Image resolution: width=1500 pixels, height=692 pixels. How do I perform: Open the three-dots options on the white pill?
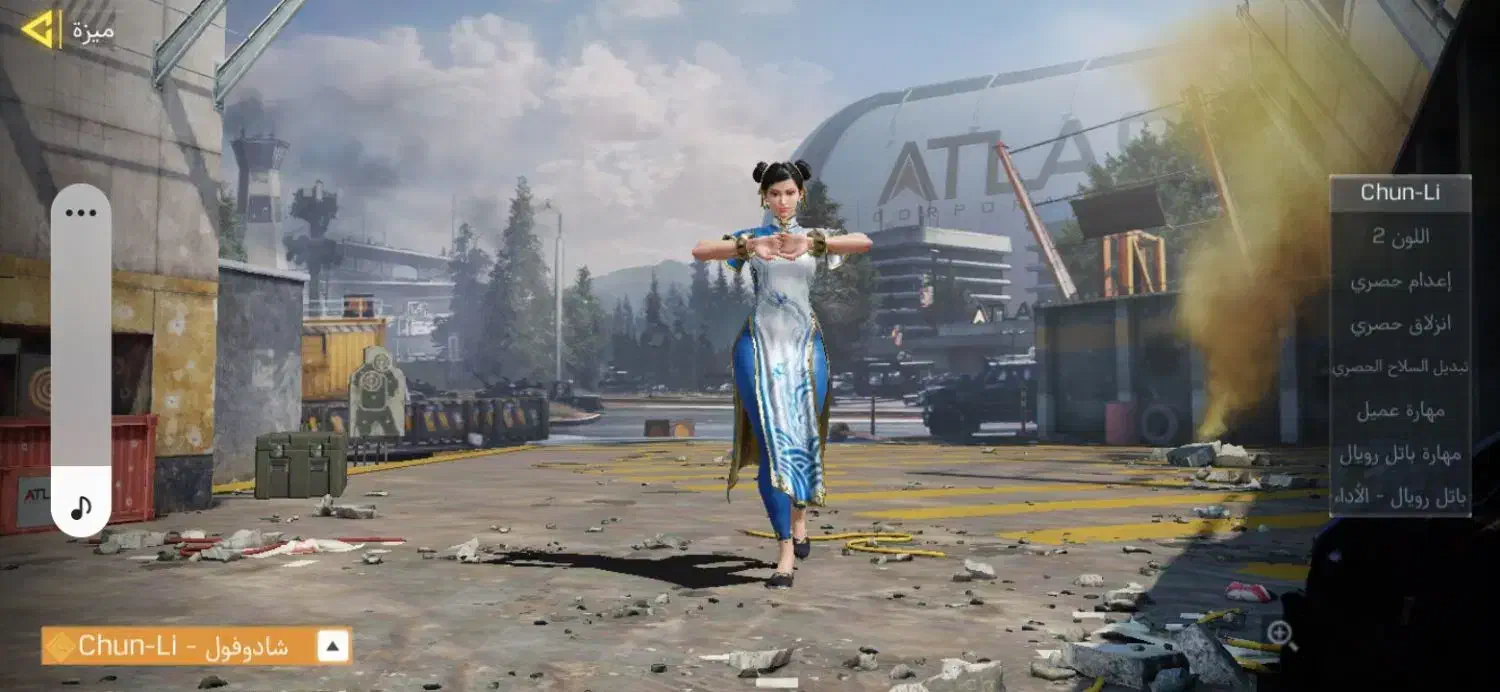pyautogui.click(x=81, y=212)
